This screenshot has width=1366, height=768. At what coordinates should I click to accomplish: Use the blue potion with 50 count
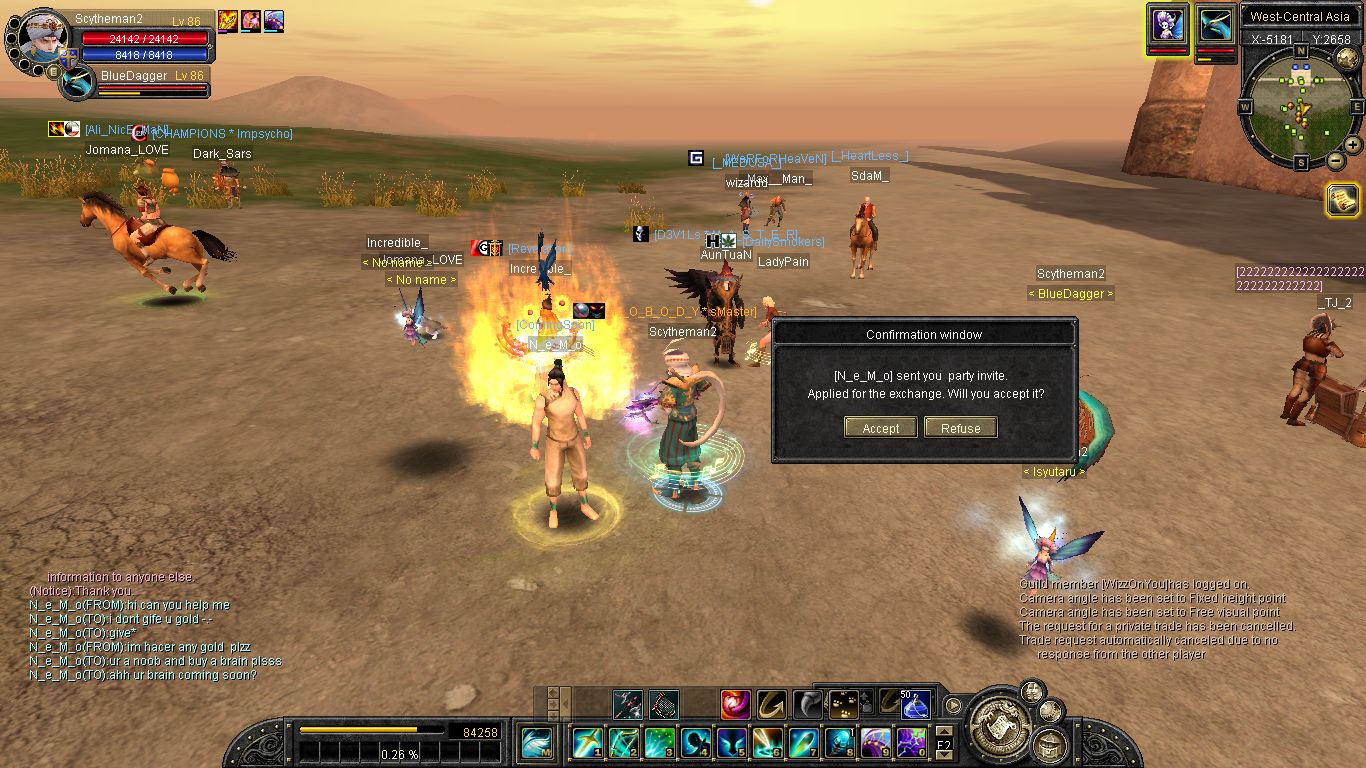pos(916,705)
